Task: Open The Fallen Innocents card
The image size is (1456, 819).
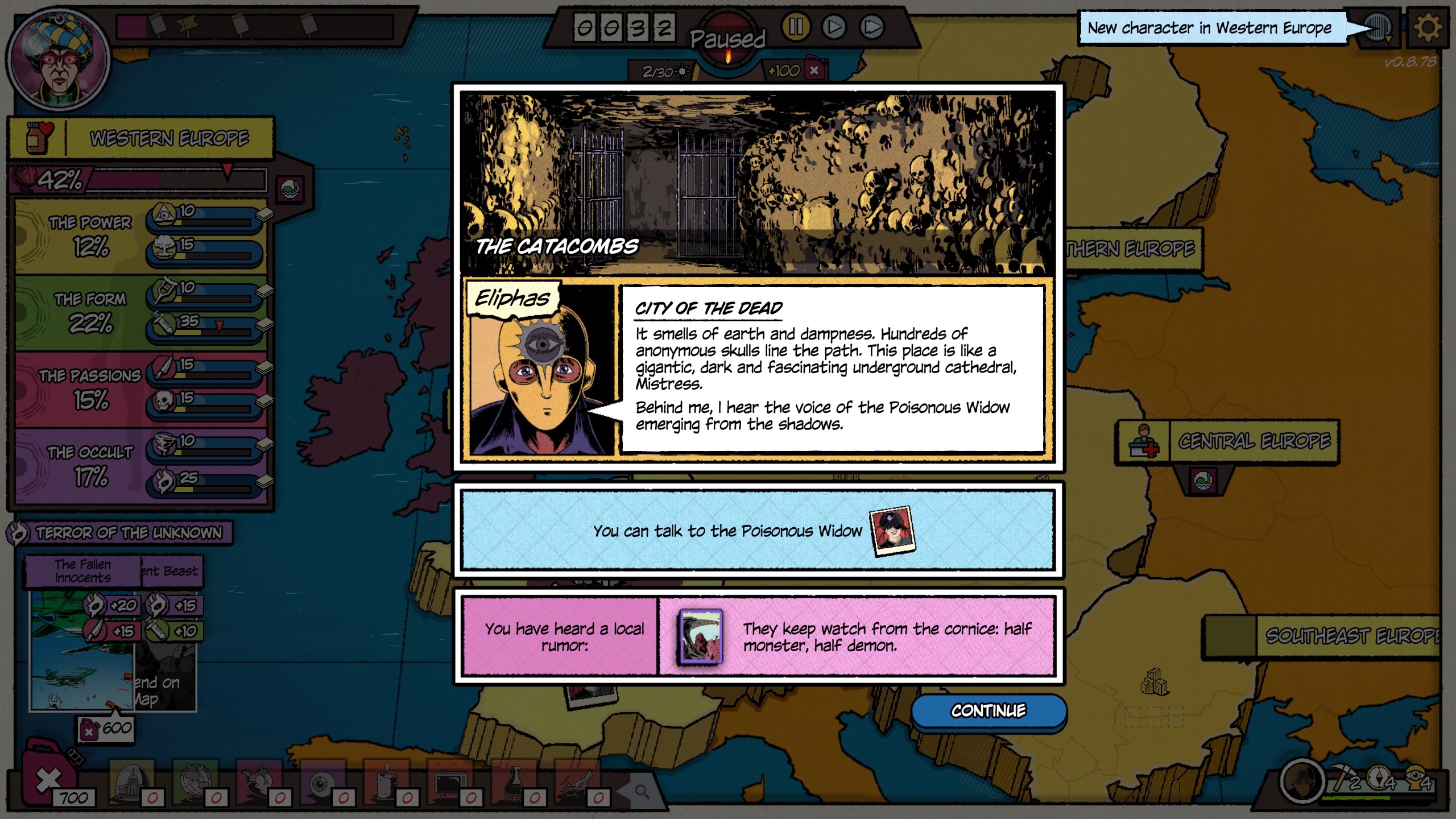Action: (83, 571)
